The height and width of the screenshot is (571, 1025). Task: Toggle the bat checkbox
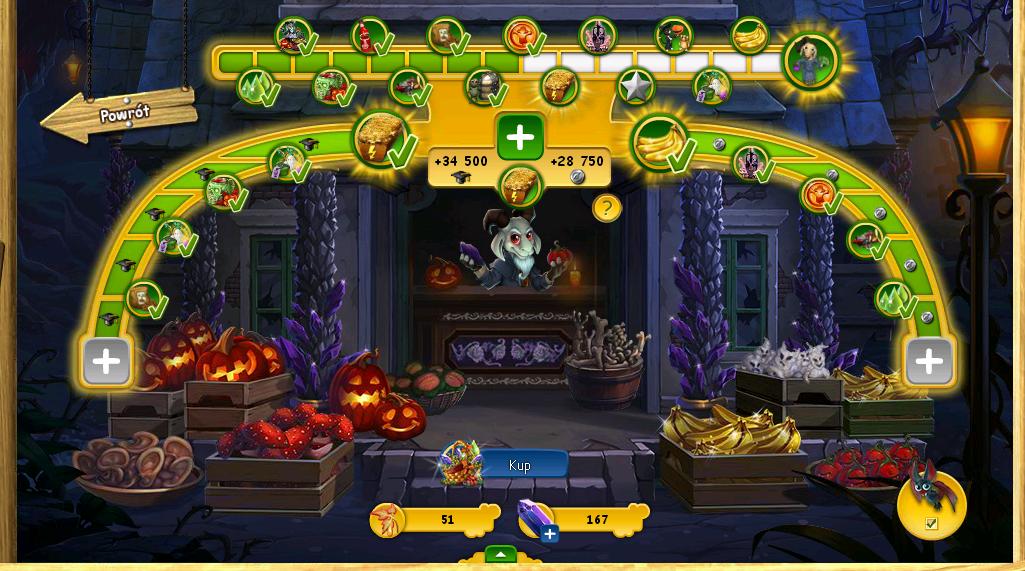931,523
